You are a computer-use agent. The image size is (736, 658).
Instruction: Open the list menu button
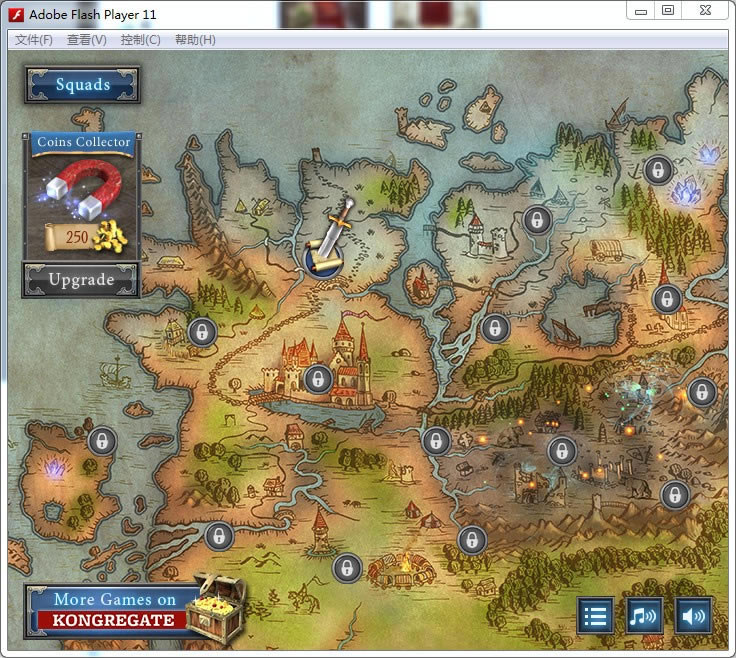595,615
